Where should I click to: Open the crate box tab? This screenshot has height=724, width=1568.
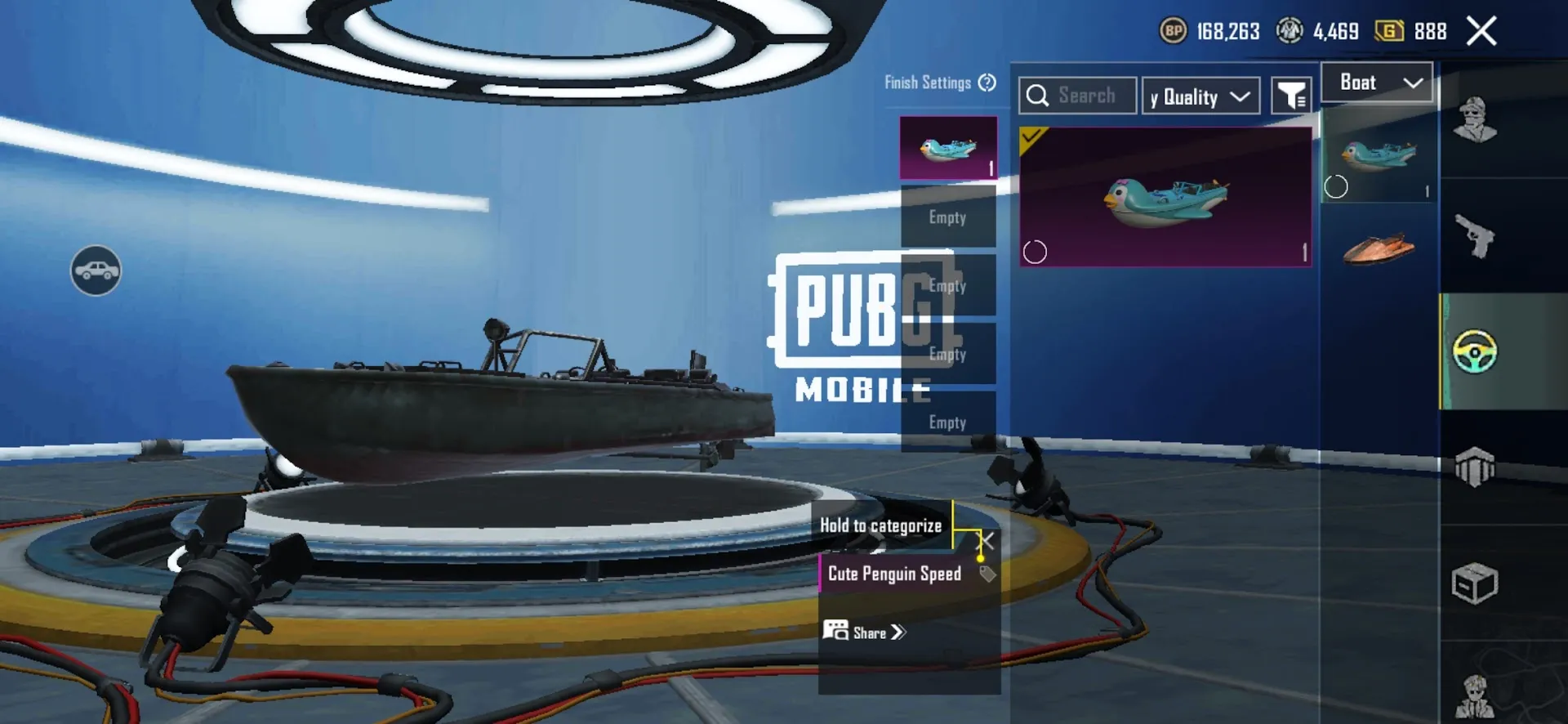(x=1475, y=583)
